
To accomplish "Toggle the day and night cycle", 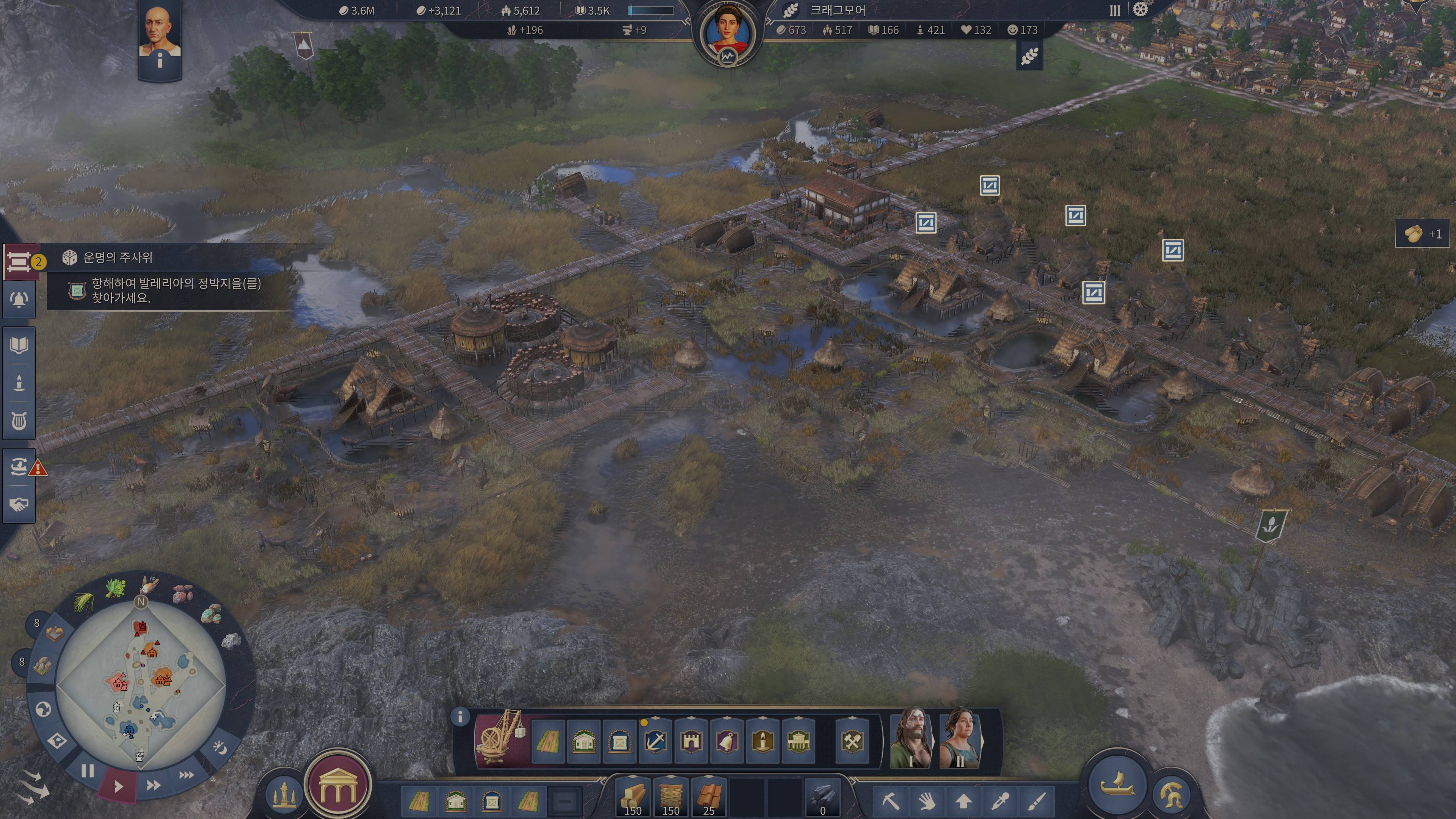I will (x=219, y=748).
